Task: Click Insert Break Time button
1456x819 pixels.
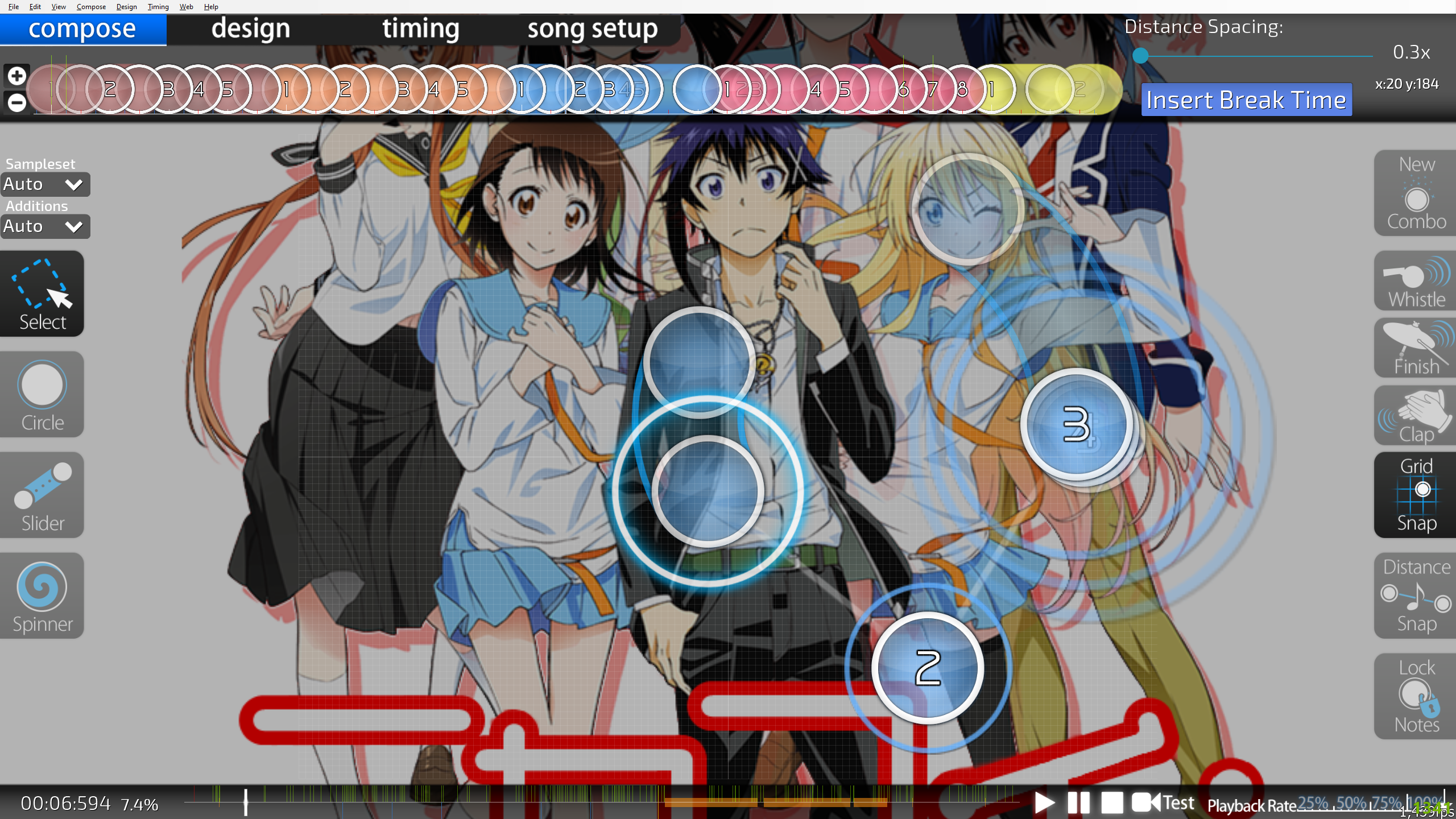Action: point(1246,100)
